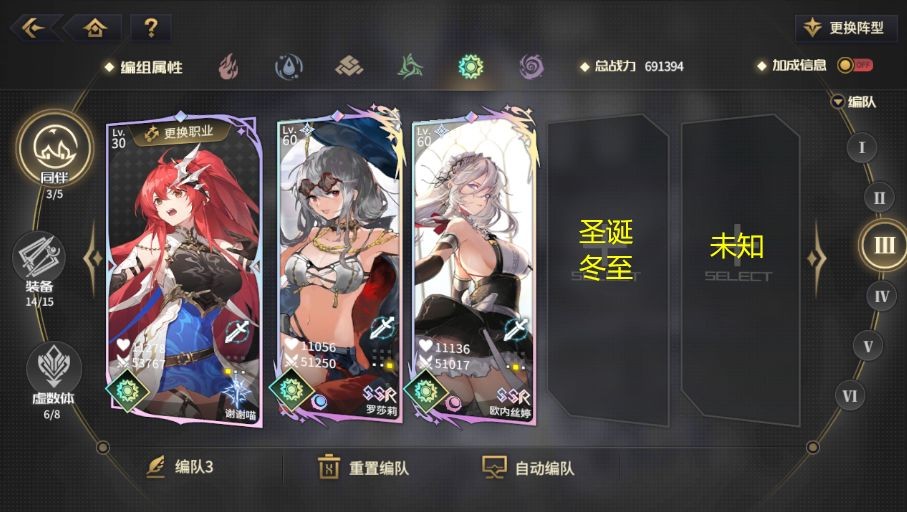Rename the team via 编队3
This screenshot has width=907, height=512.
[181, 467]
